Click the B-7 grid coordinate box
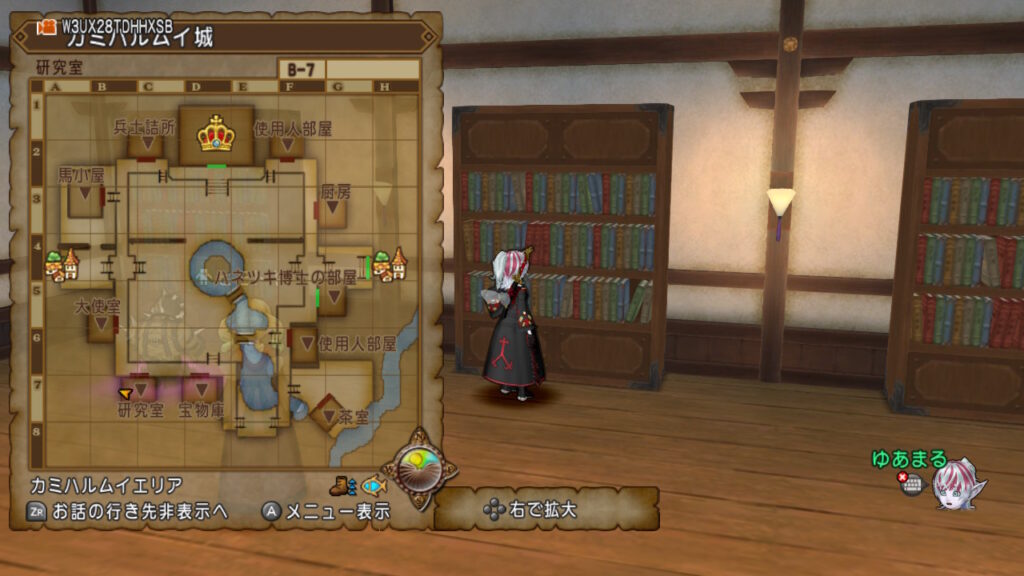This screenshot has width=1024, height=576. (x=301, y=70)
